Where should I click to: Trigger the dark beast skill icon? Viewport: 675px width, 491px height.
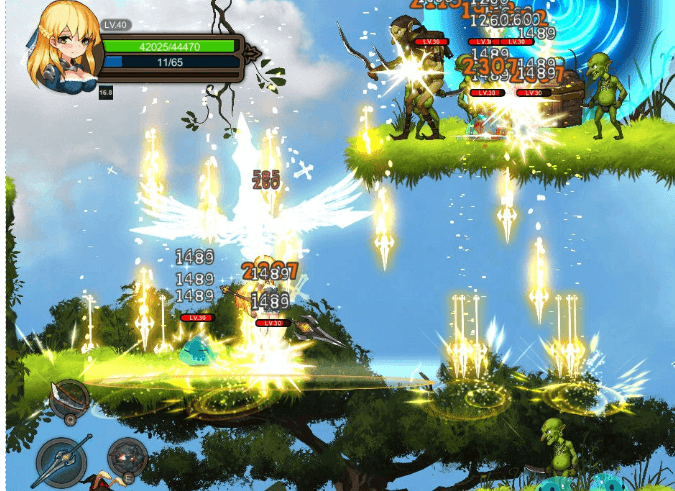(127, 458)
